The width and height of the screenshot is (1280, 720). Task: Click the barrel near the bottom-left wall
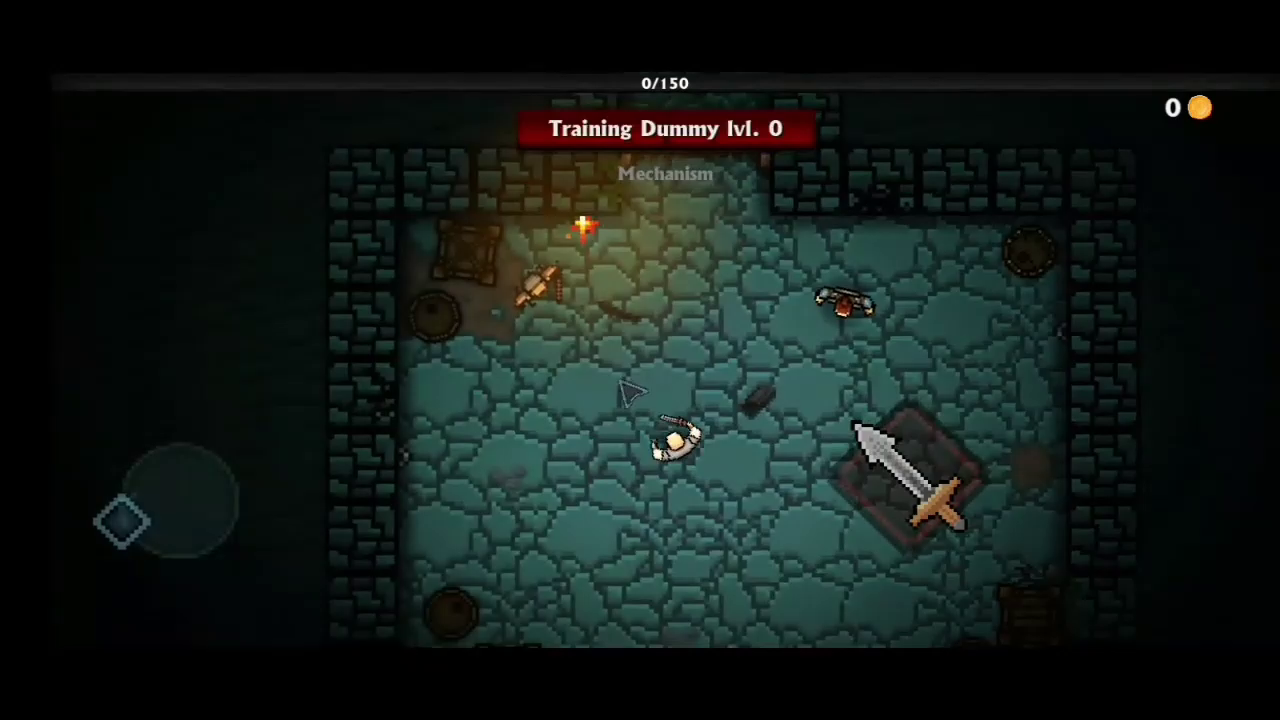coord(449,612)
